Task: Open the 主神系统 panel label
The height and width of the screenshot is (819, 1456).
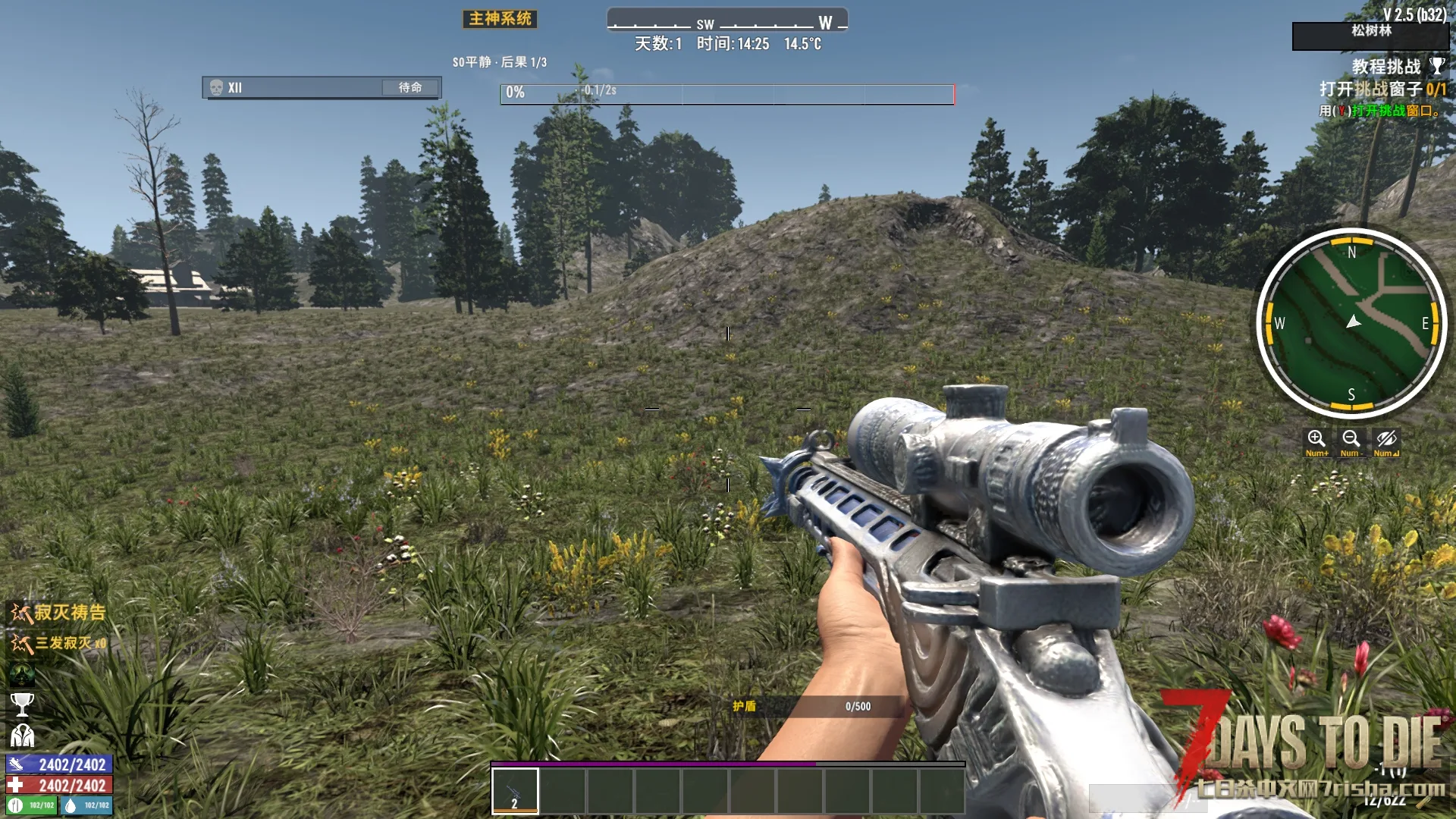Action: (500, 19)
